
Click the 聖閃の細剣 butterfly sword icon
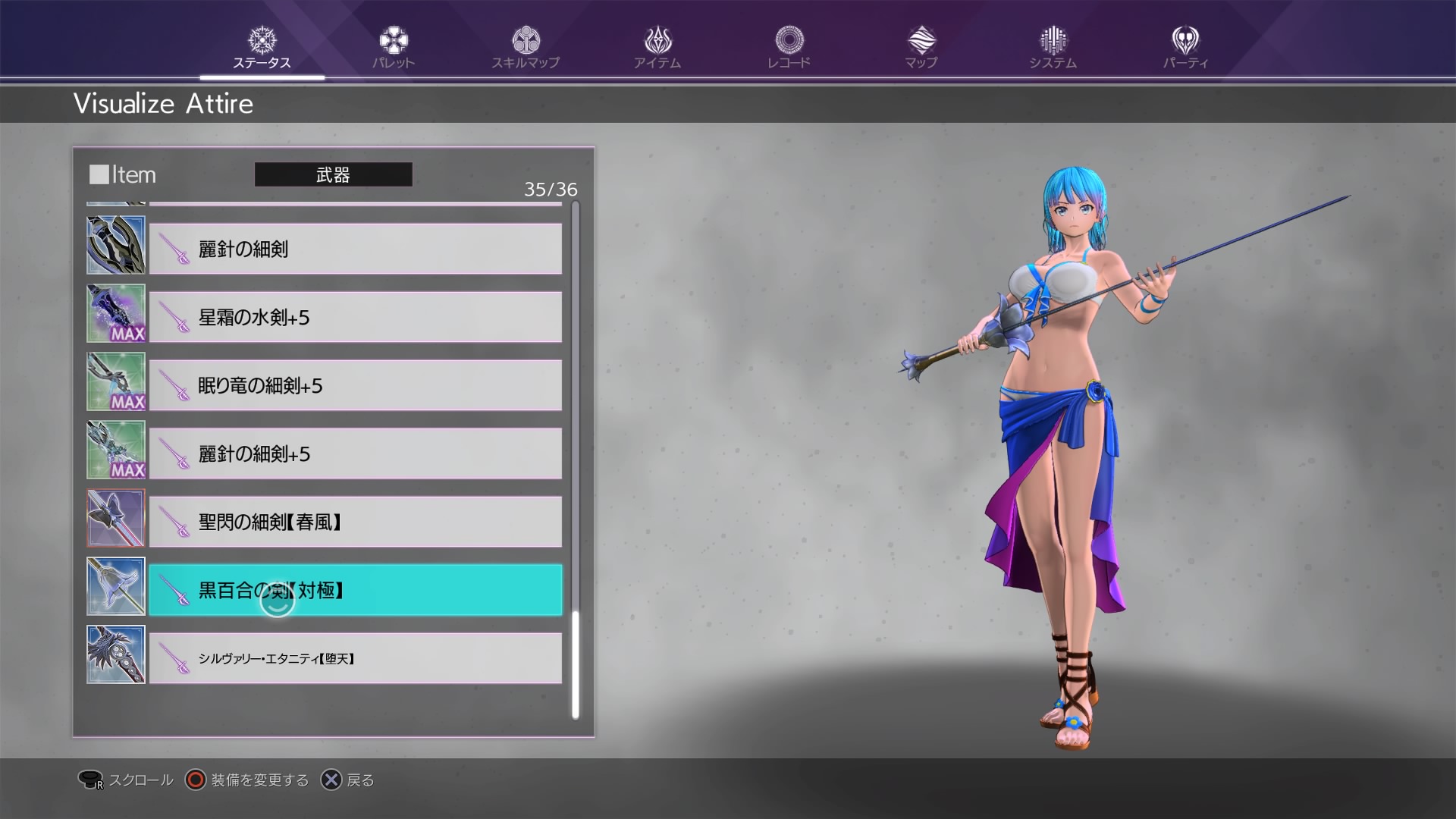pos(115,518)
